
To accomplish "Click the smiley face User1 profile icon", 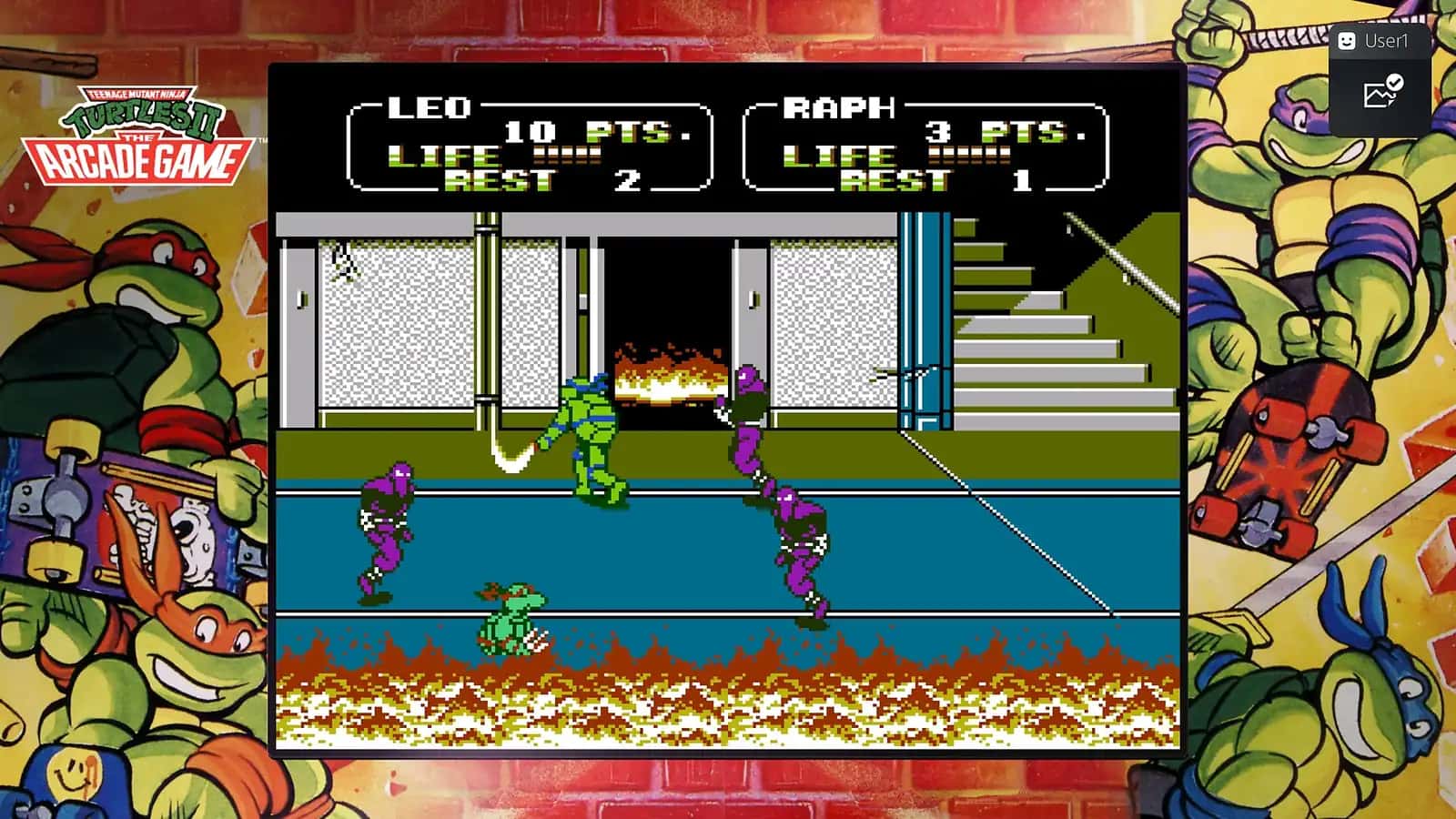I will 1350,40.
